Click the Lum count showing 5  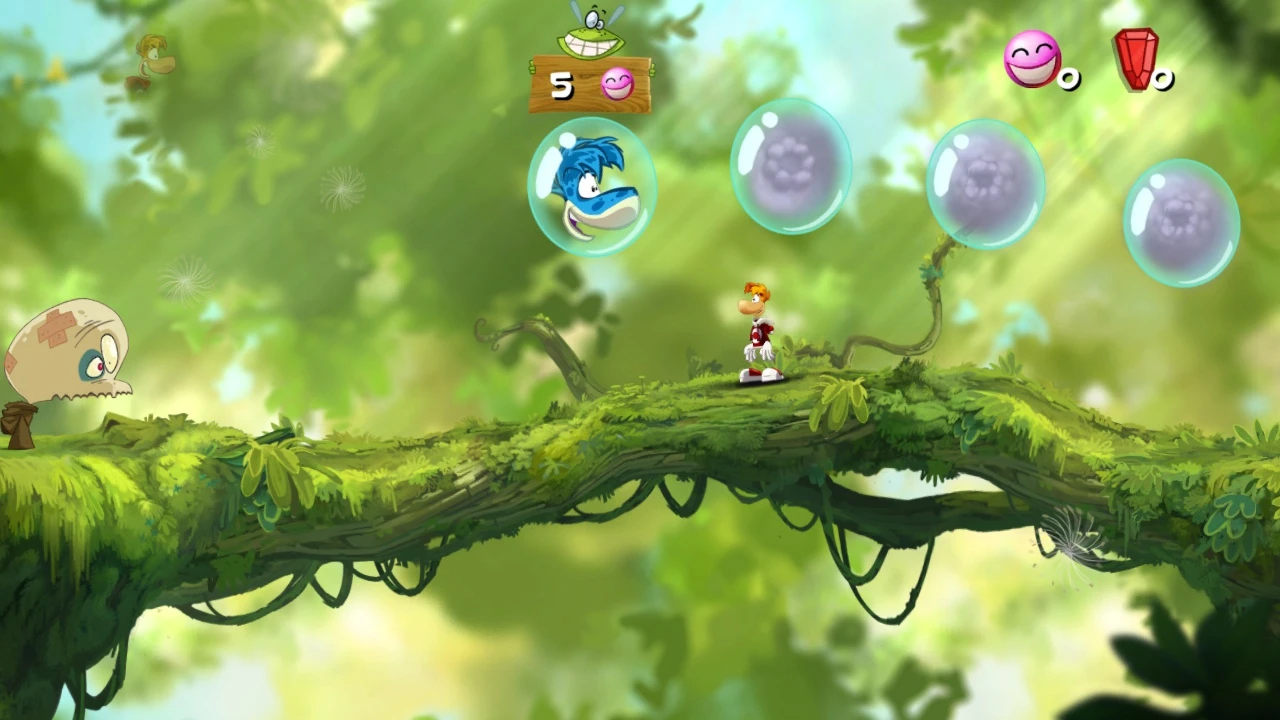(x=562, y=86)
